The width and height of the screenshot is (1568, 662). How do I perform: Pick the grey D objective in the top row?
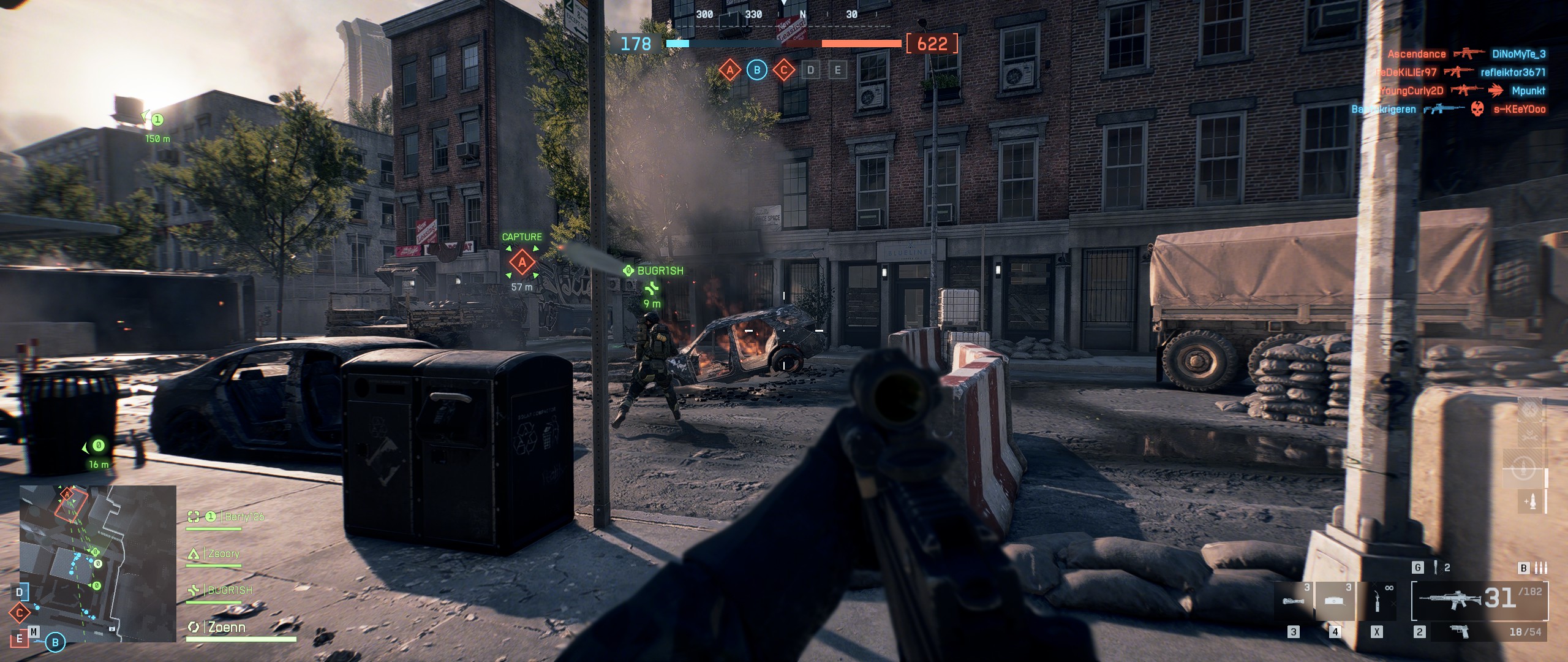click(810, 70)
